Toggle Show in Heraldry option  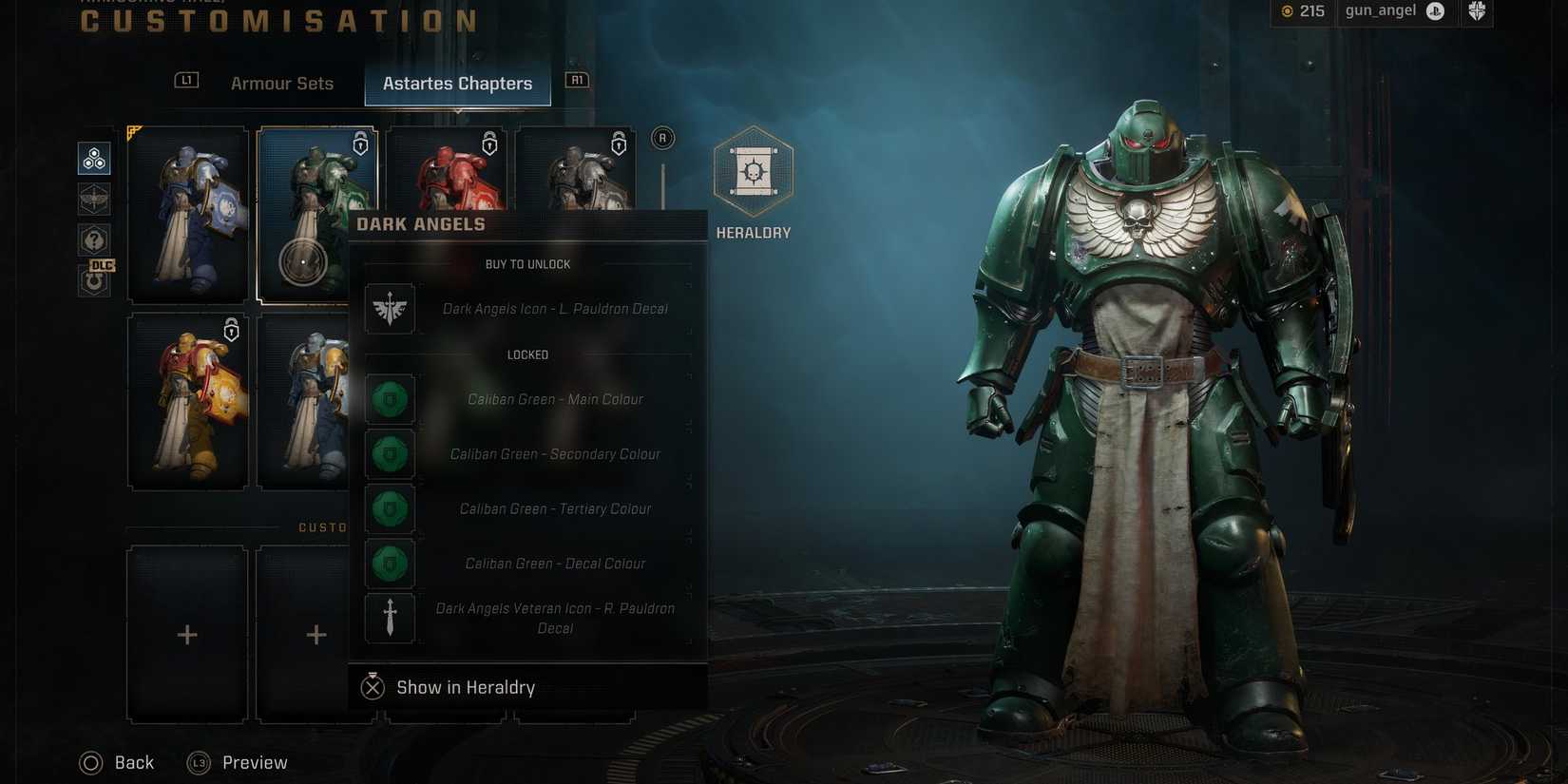pyautogui.click(x=447, y=686)
